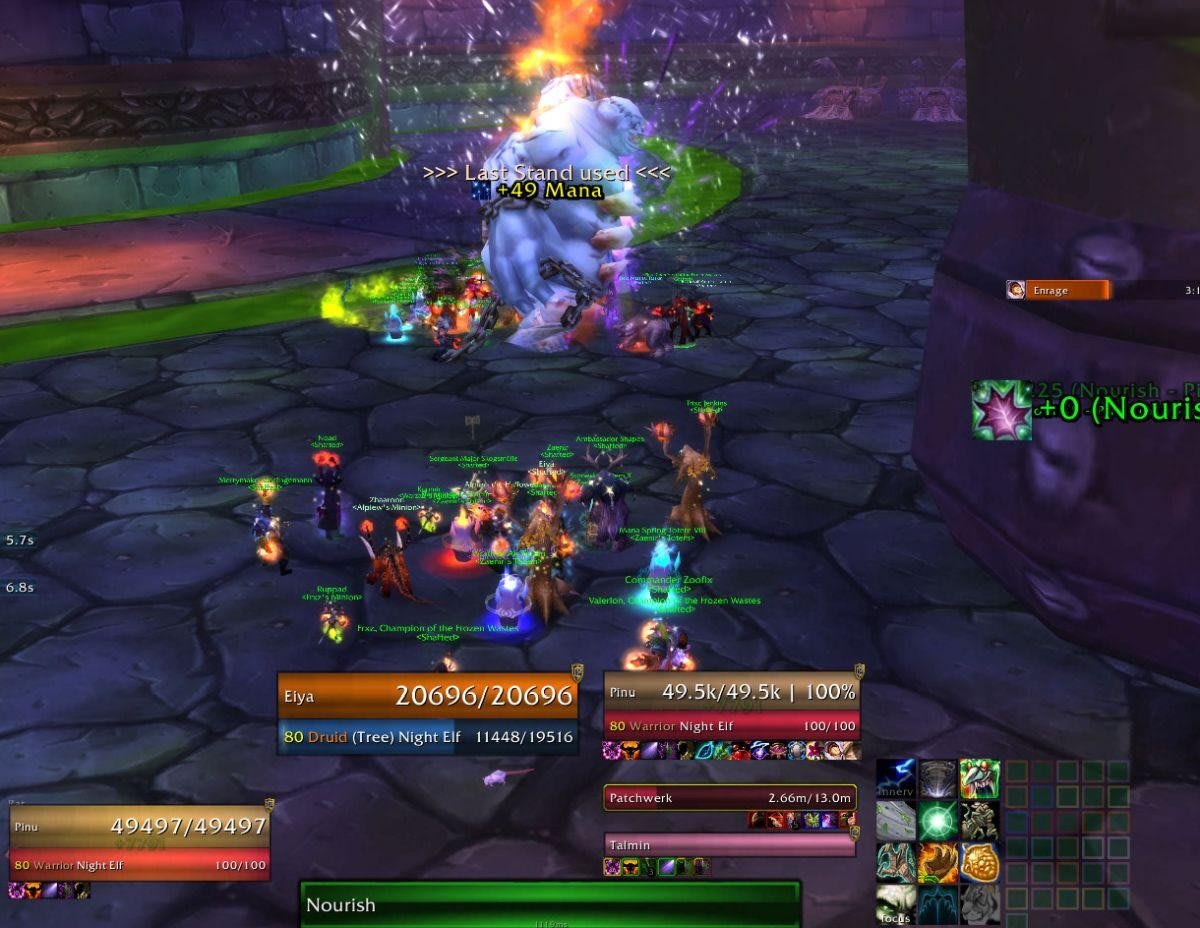
Task: Click the dark teal antlers ability icon
Action: [938, 904]
